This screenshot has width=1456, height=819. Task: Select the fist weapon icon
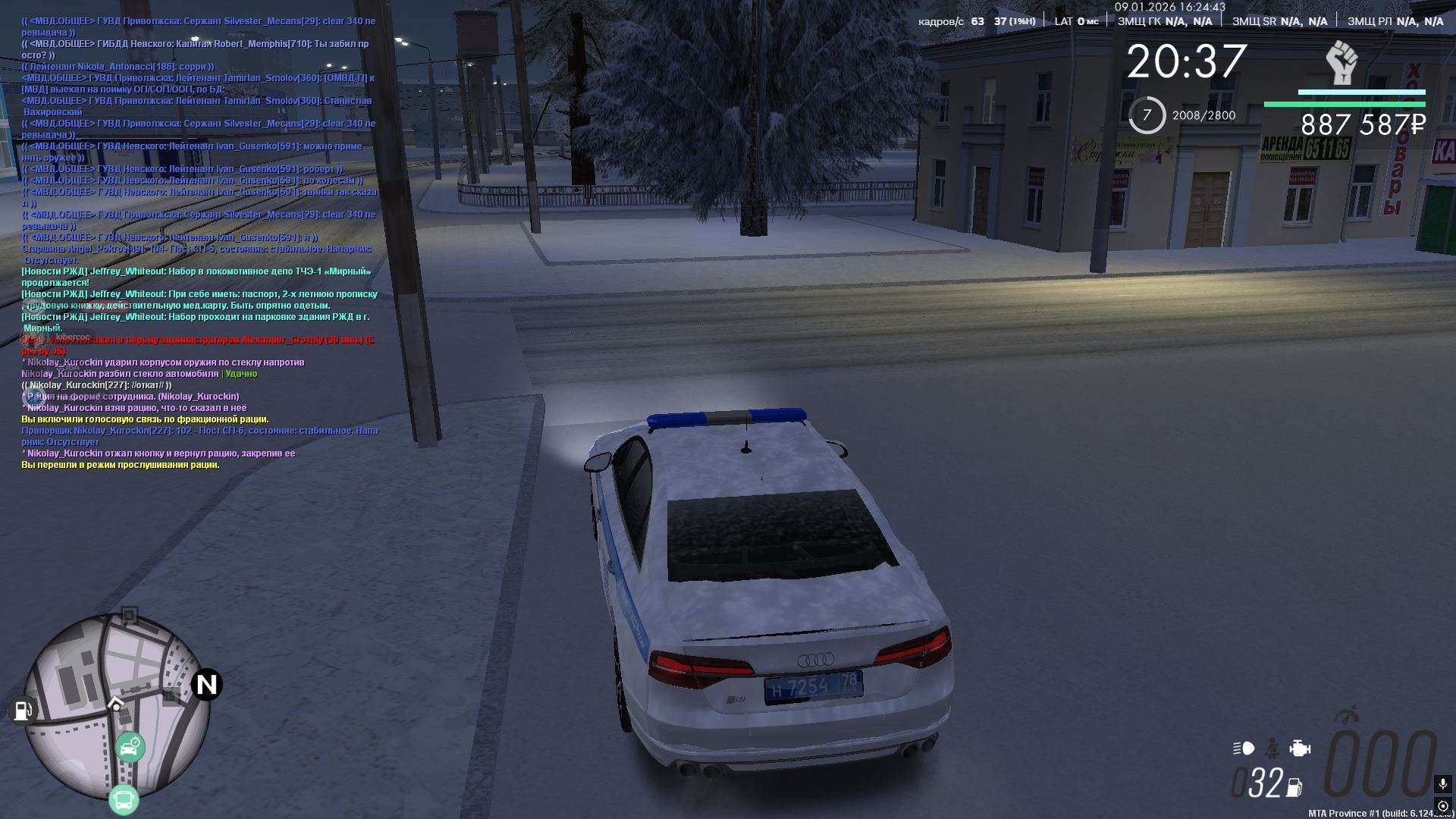1341,63
